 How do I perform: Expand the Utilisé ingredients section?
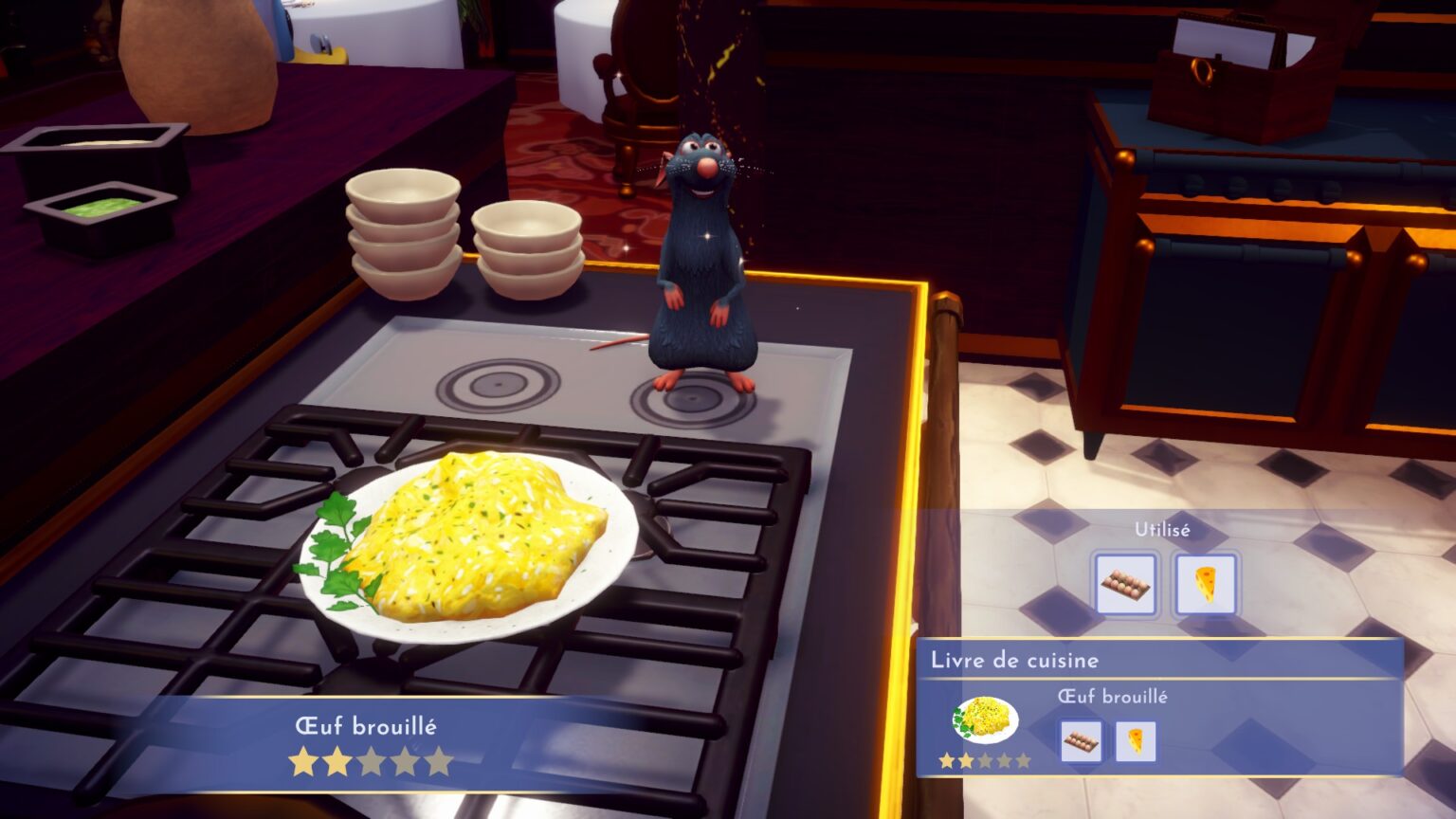pyautogui.click(x=1162, y=530)
